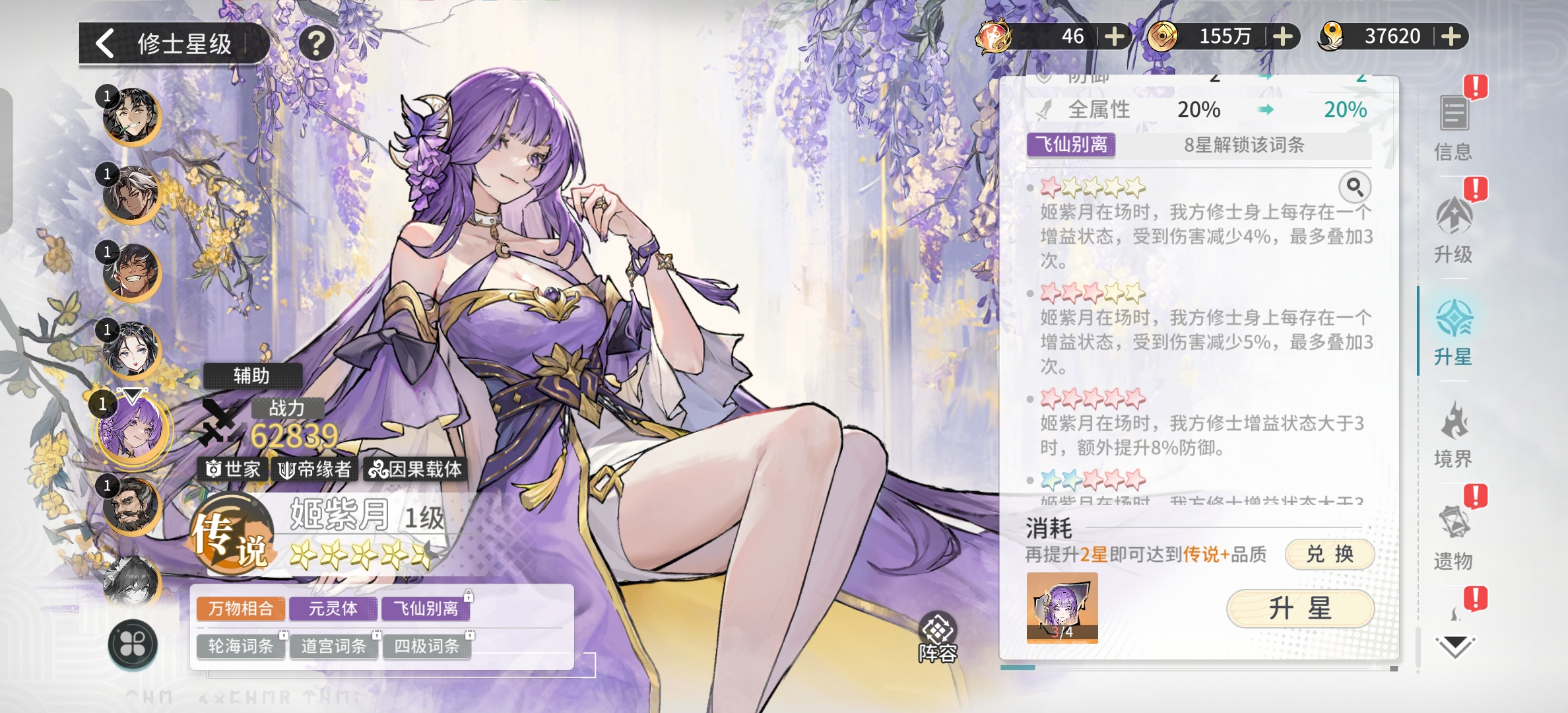Image resolution: width=1568 pixels, height=713 pixels.
Task: Add more gold coins (155万)
Action: (1282, 36)
